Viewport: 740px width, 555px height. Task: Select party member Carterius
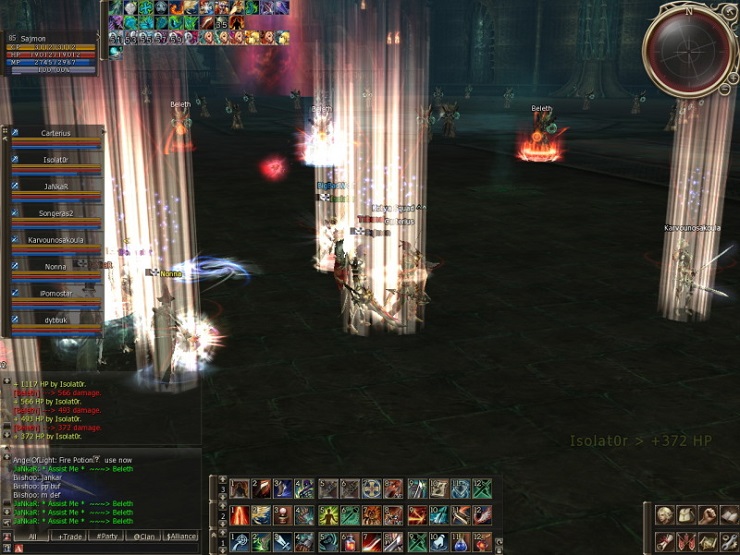56,133
